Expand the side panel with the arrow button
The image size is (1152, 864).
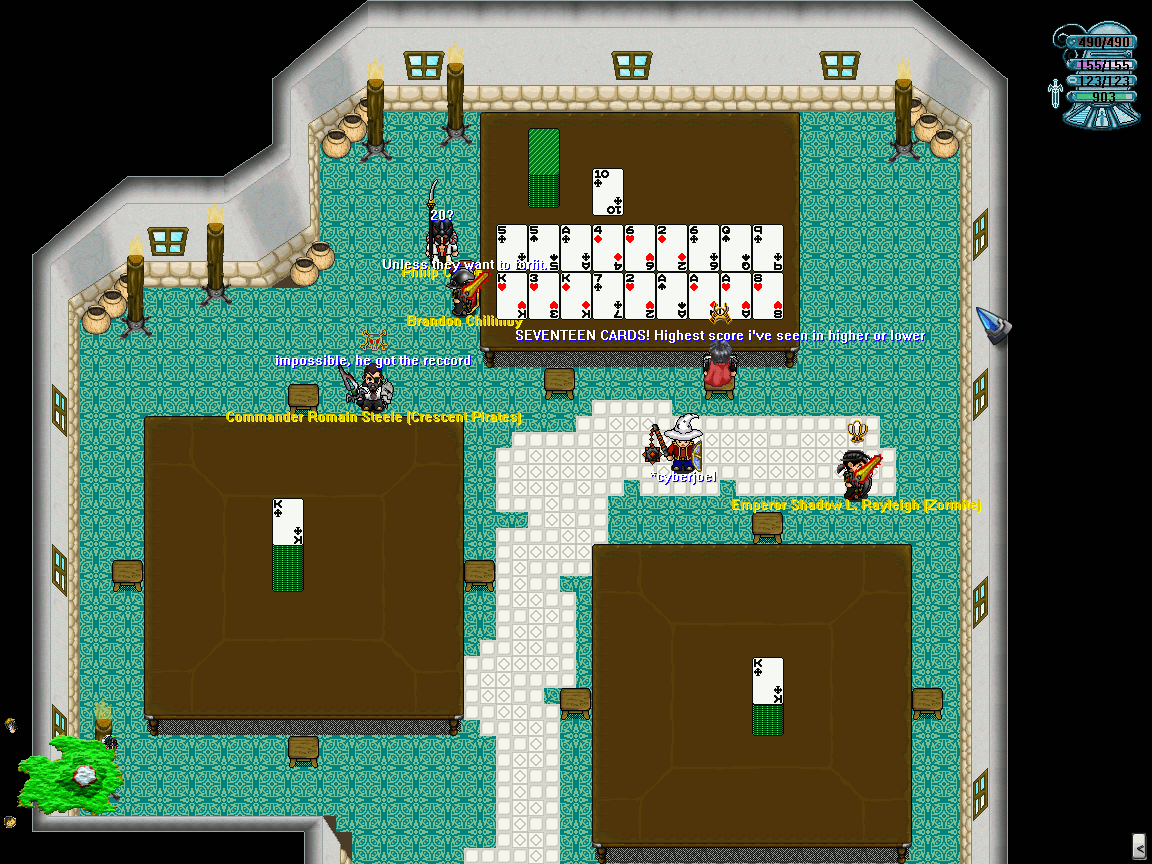click(1138, 845)
